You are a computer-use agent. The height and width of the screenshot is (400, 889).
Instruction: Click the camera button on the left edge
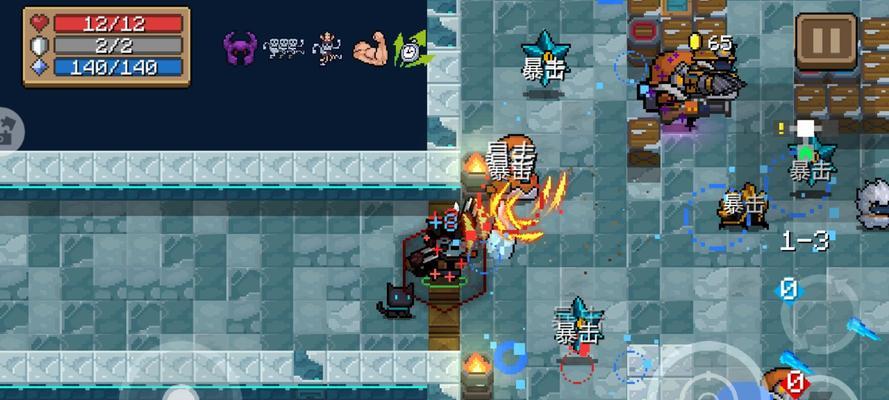(5, 130)
